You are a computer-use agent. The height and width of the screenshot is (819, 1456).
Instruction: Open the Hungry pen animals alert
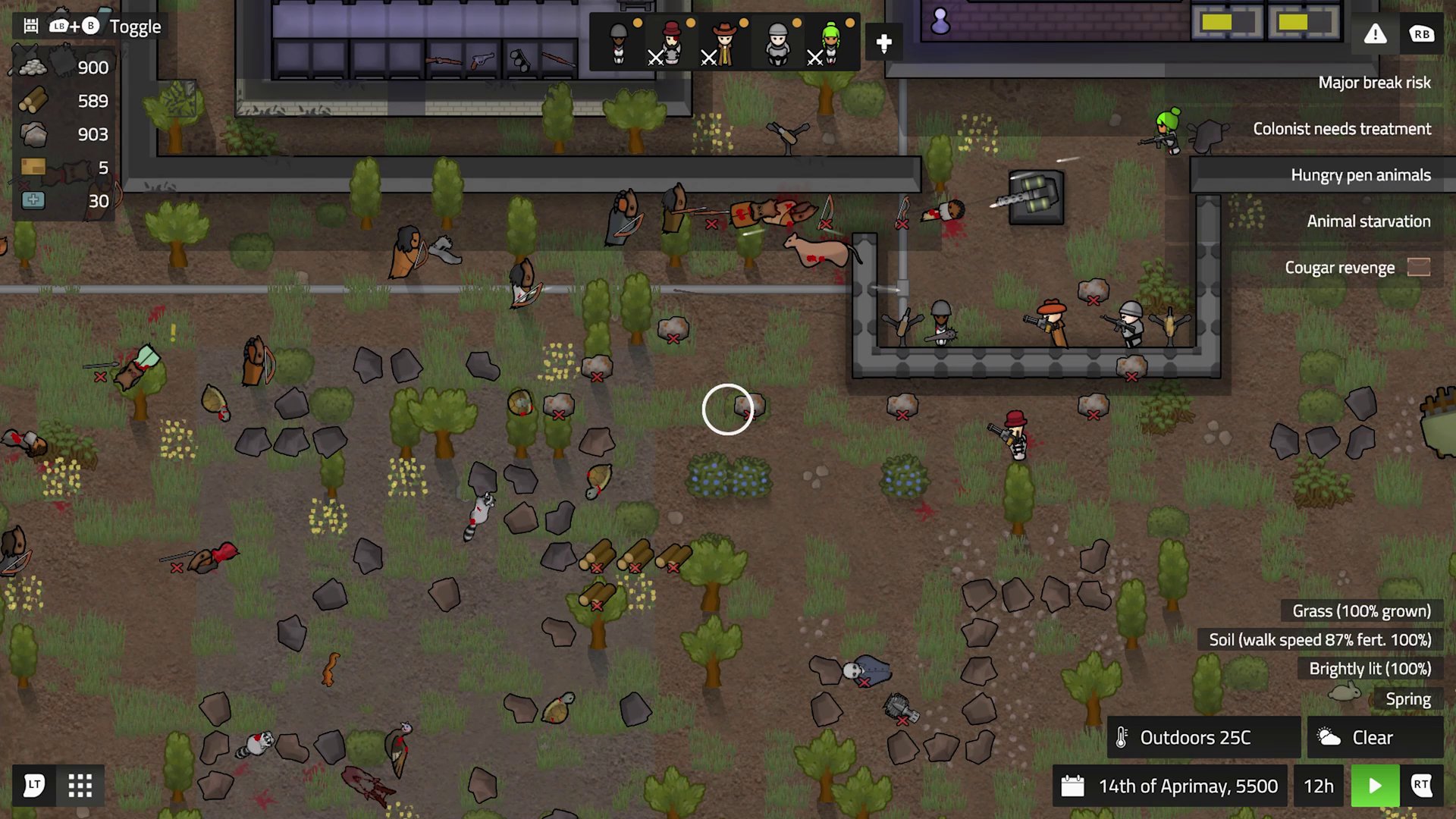pyautogui.click(x=1360, y=175)
